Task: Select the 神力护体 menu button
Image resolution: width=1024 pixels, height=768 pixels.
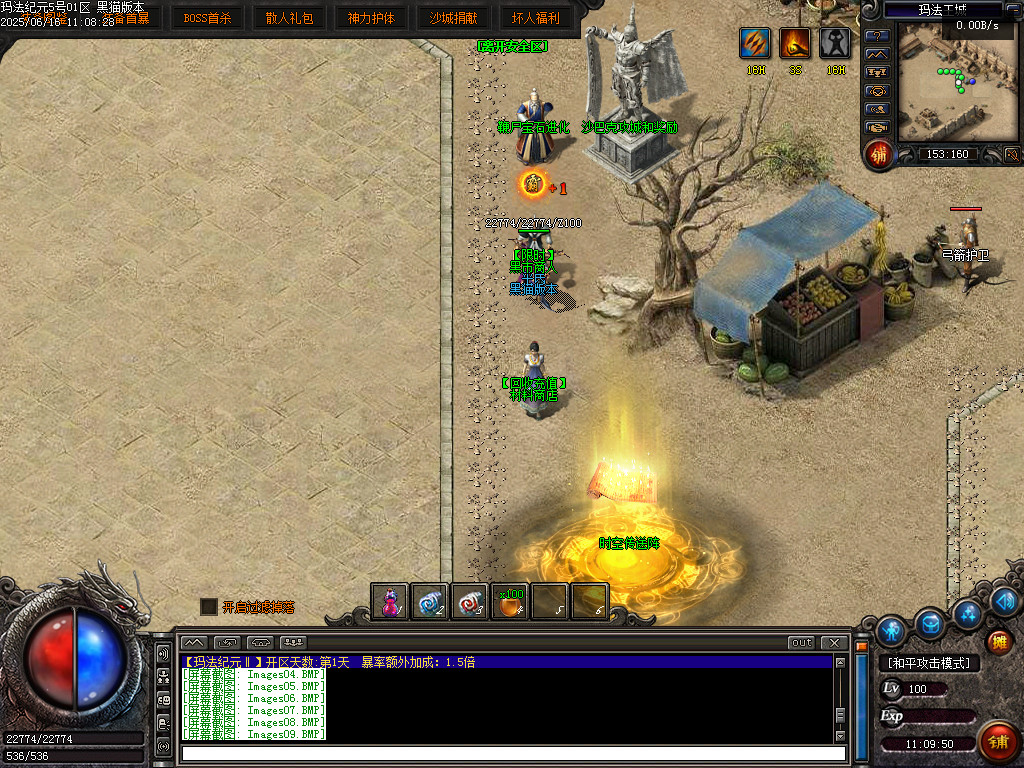Action: 371,18
